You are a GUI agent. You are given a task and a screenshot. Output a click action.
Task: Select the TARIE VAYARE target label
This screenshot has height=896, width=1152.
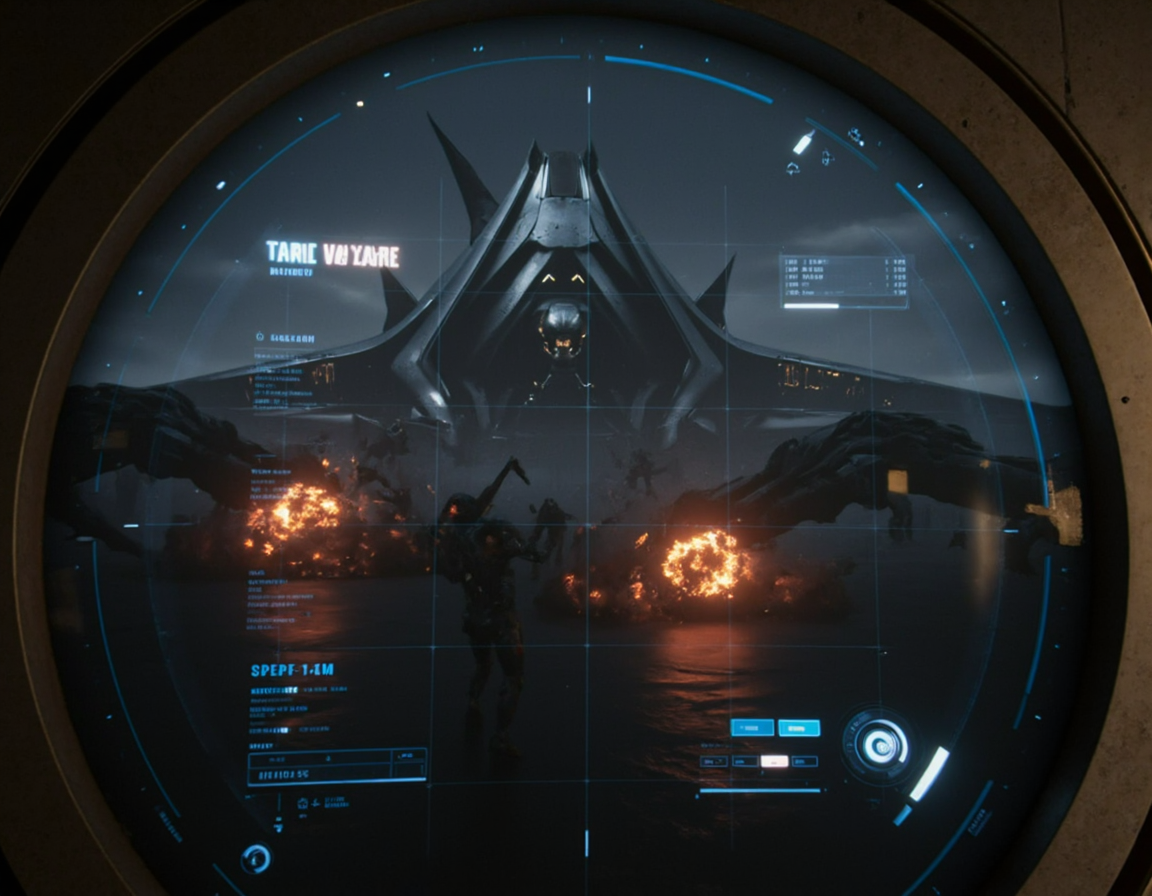[332, 255]
